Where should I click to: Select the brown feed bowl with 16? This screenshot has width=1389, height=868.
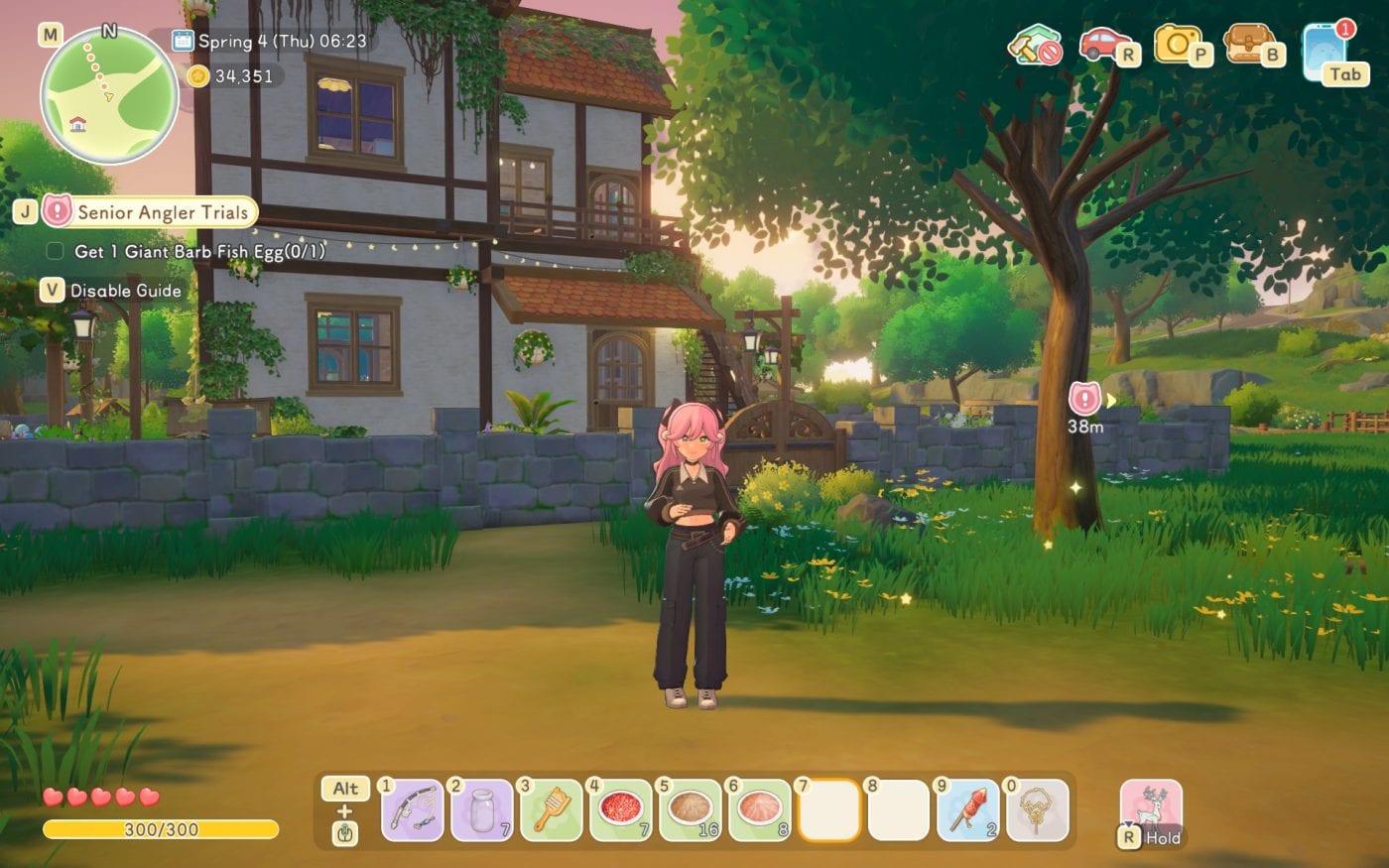pos(691,810)
